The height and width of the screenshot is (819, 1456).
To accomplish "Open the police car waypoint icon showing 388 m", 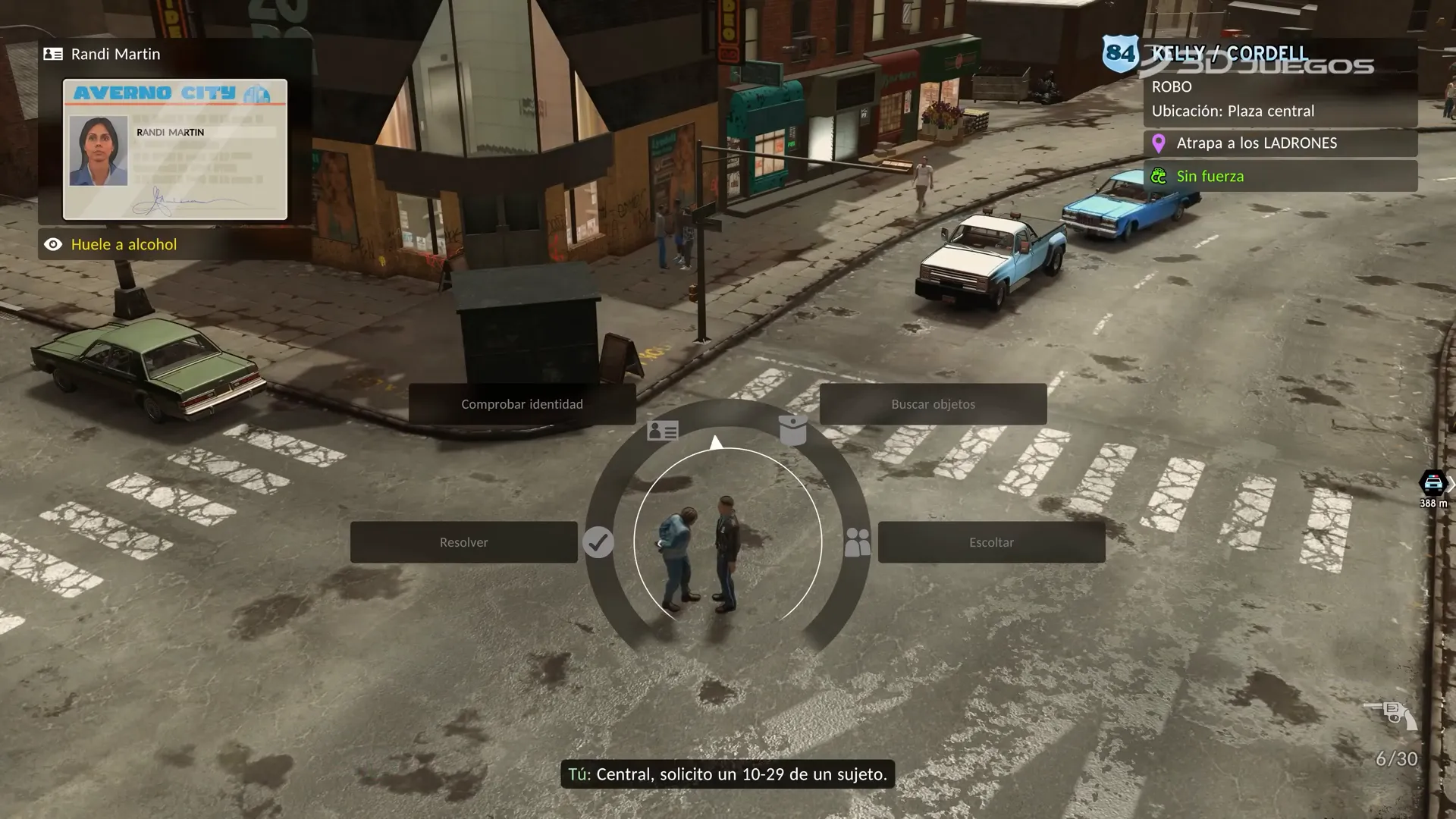I will (1432, 482).
